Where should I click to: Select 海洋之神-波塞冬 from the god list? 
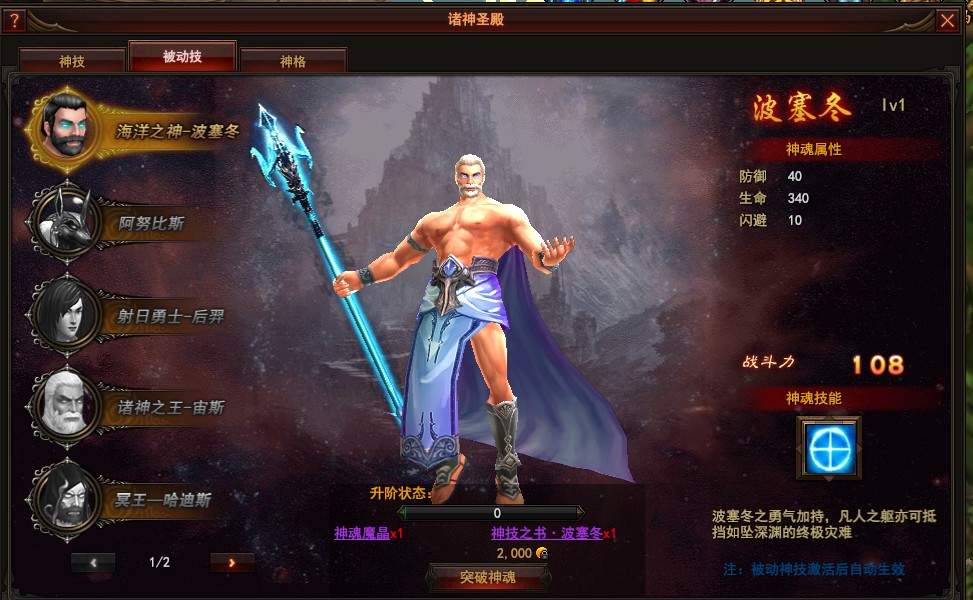tap(140, 130)
